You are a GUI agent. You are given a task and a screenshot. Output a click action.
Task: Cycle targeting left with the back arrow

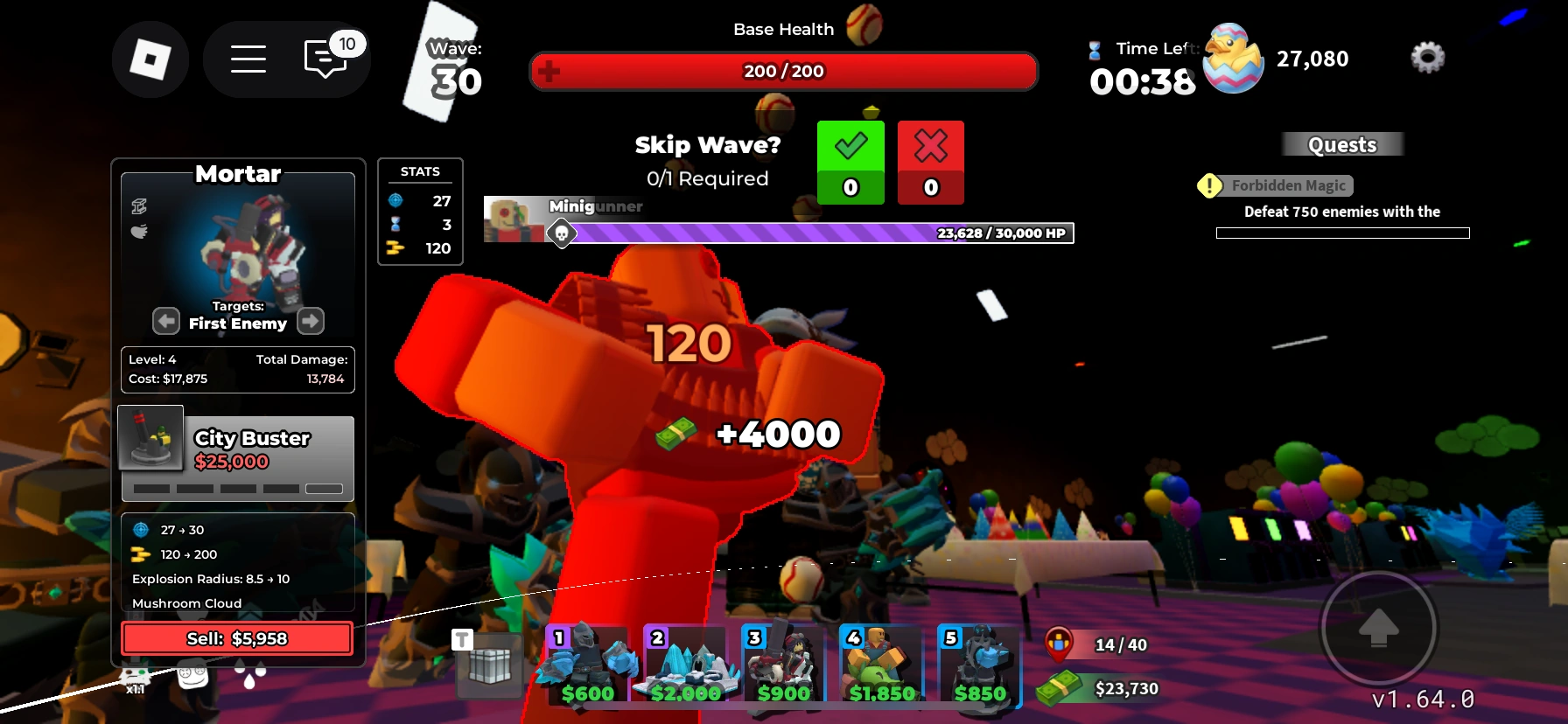click(165, 321)
